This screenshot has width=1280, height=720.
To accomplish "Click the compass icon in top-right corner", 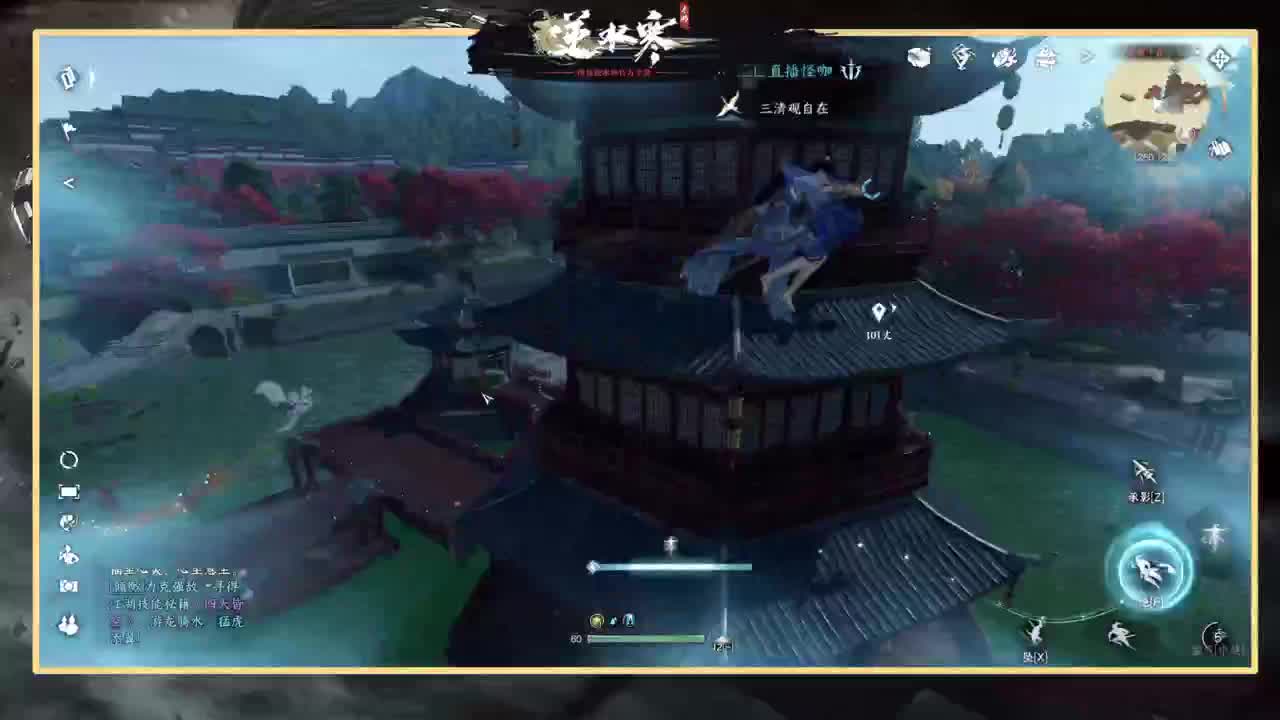I will point(1219,60).
